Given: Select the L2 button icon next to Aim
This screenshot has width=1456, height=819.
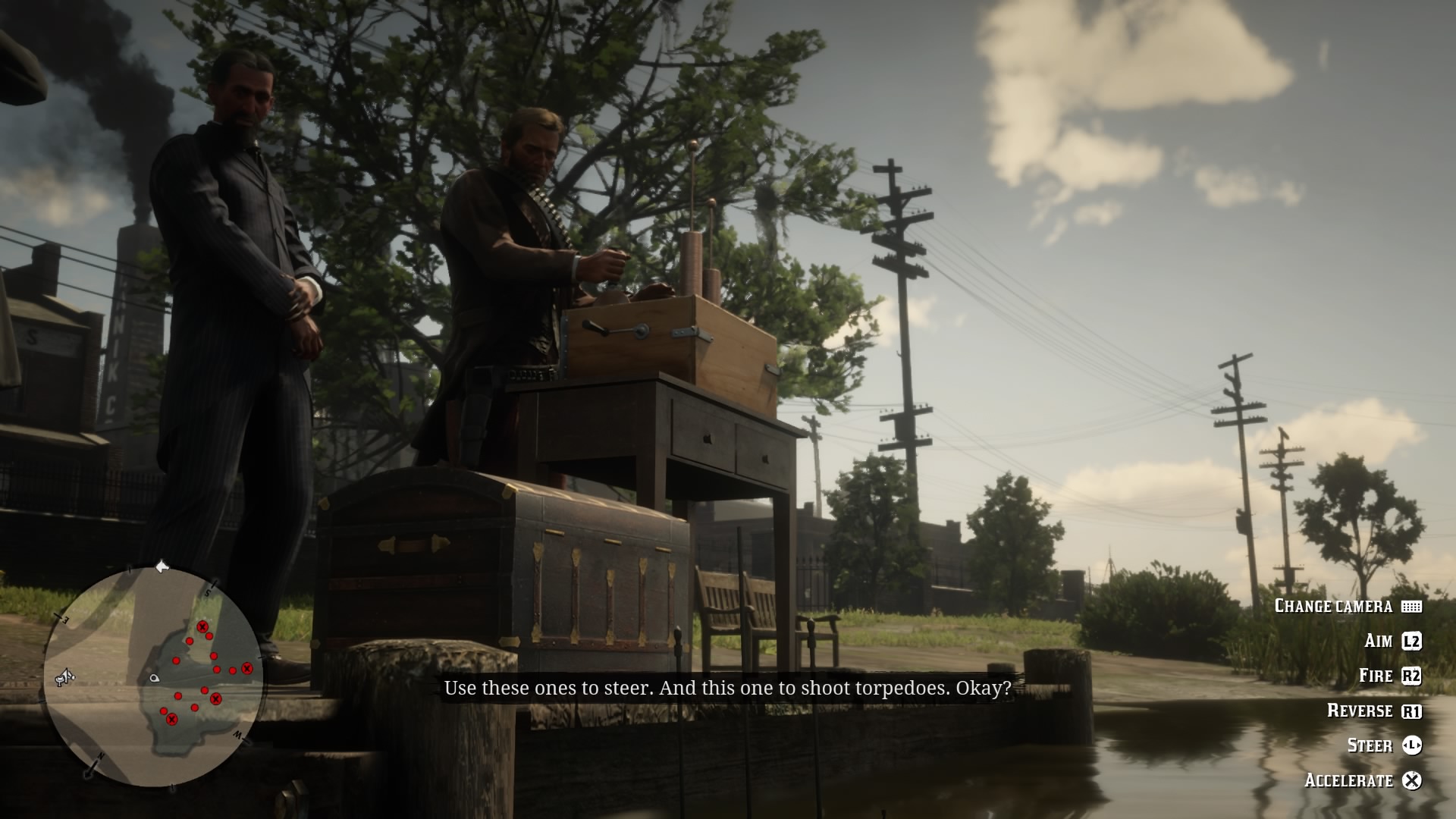Looking at the screenshot, I should point(1411,642).
